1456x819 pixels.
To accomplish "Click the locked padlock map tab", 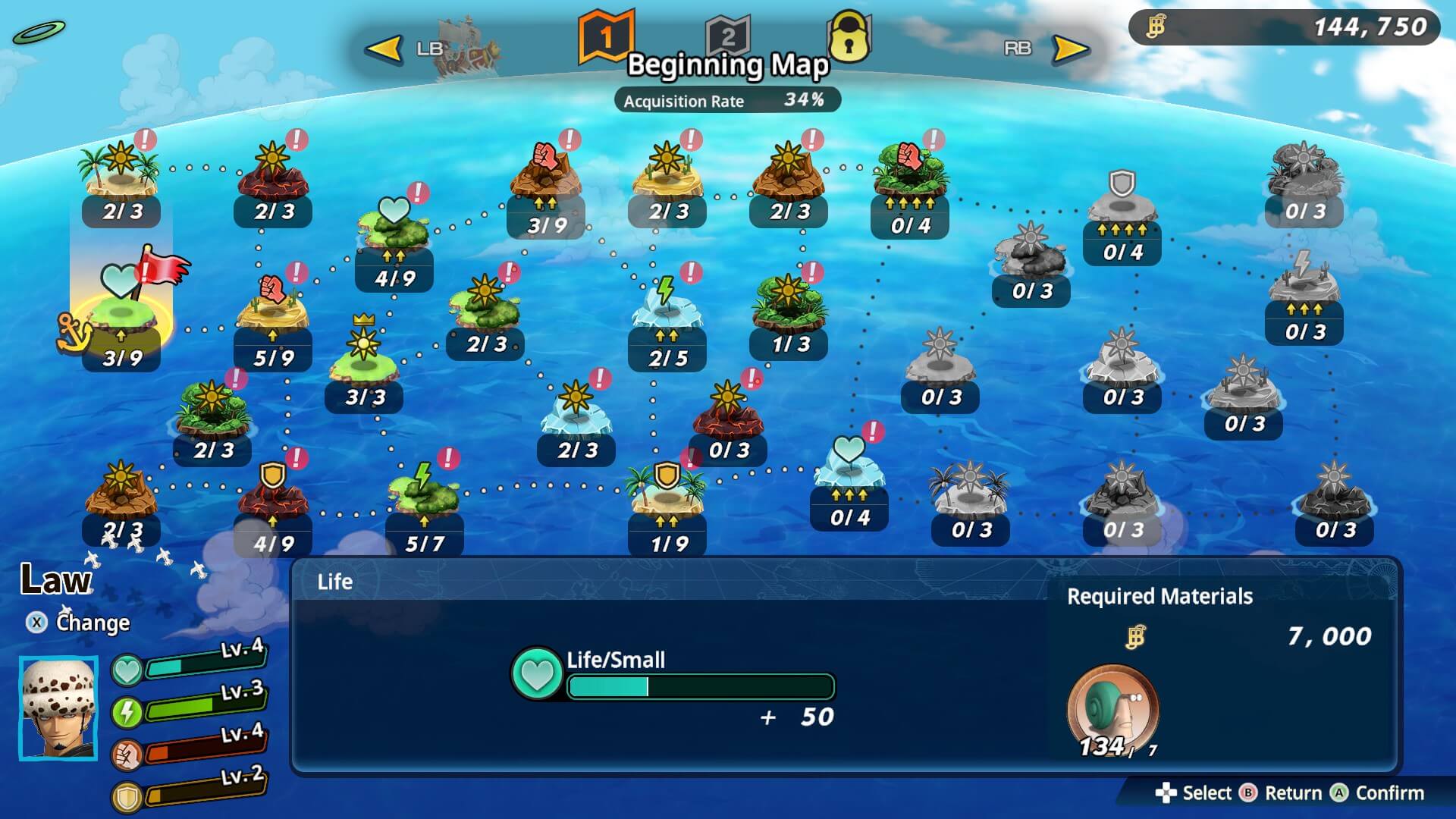I will tap(849, 36).
